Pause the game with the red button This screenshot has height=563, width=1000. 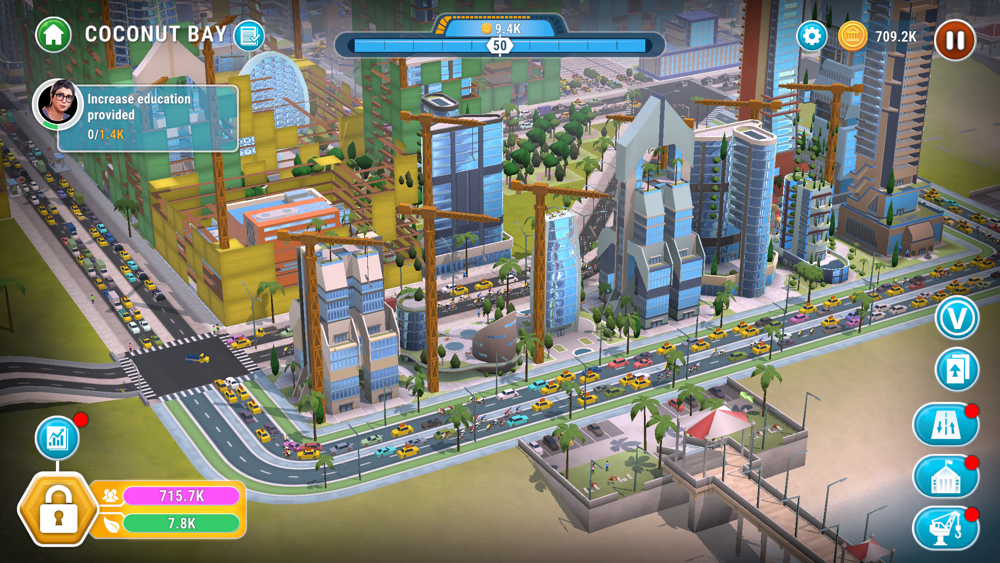point(954,40)
